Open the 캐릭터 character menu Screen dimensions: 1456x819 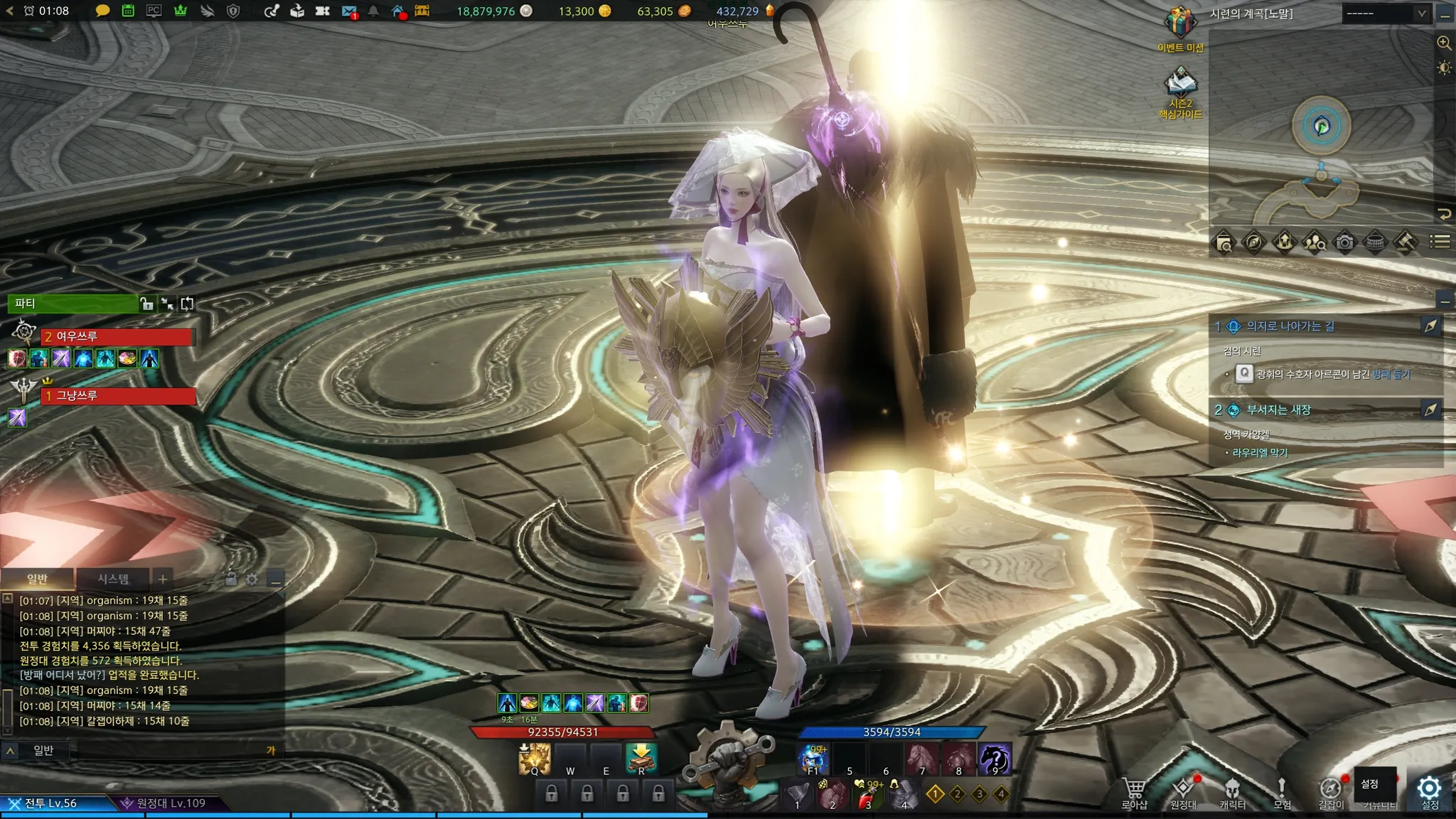click(x=1232, y=789)
